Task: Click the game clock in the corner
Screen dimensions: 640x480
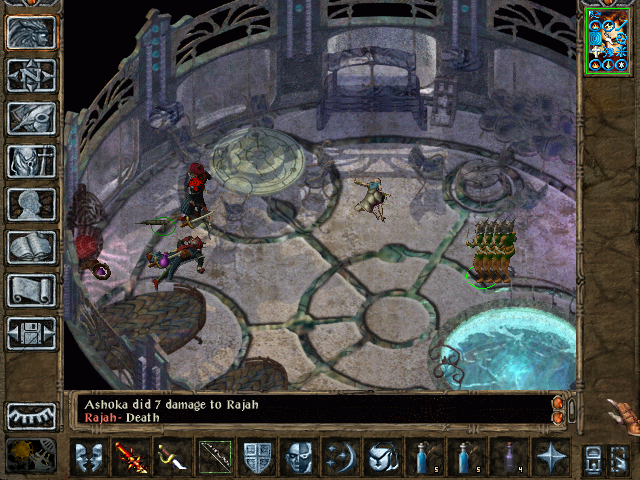Action: 29,455
